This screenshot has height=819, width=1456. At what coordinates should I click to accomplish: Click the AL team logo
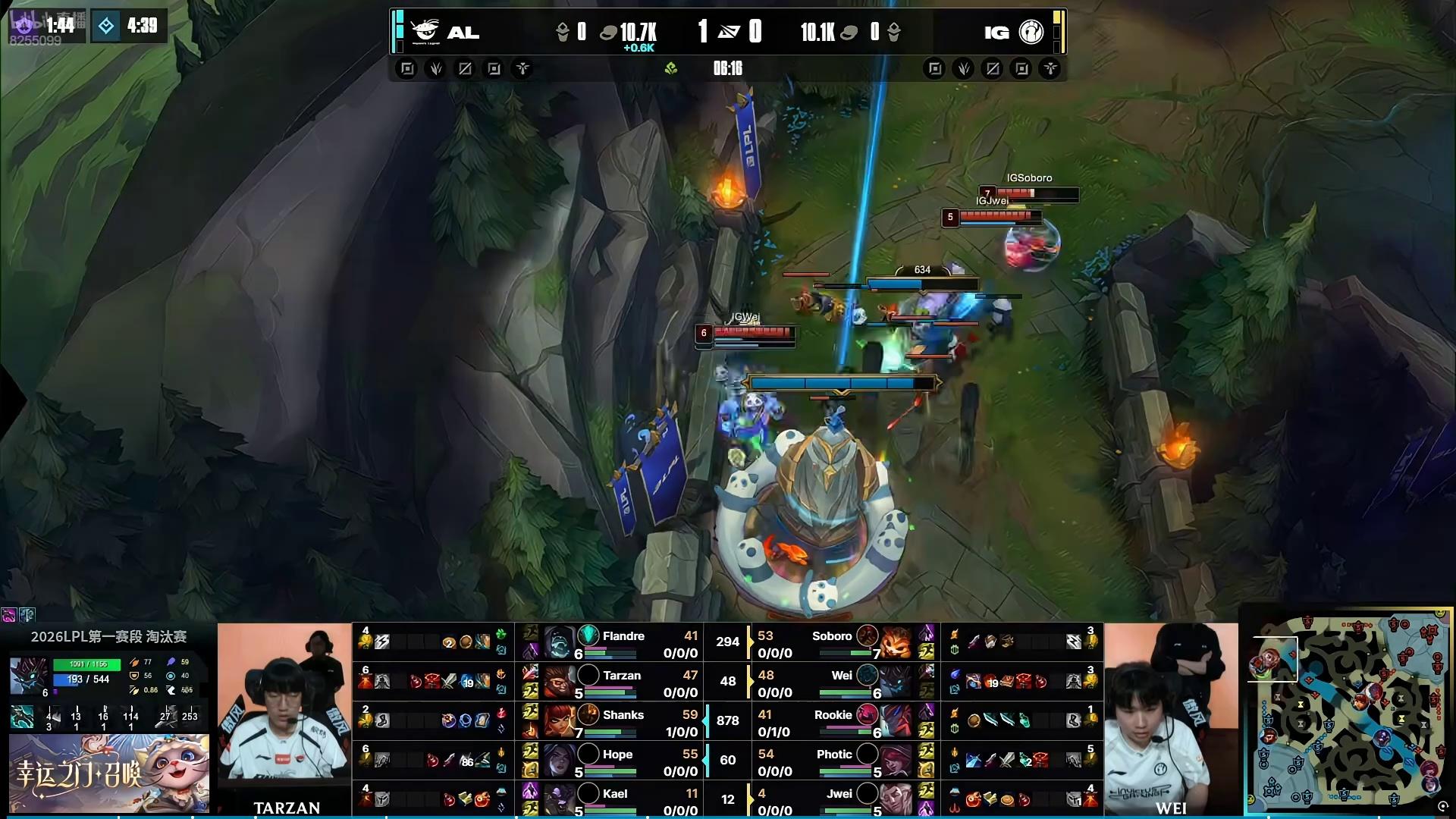coord(425,31)
